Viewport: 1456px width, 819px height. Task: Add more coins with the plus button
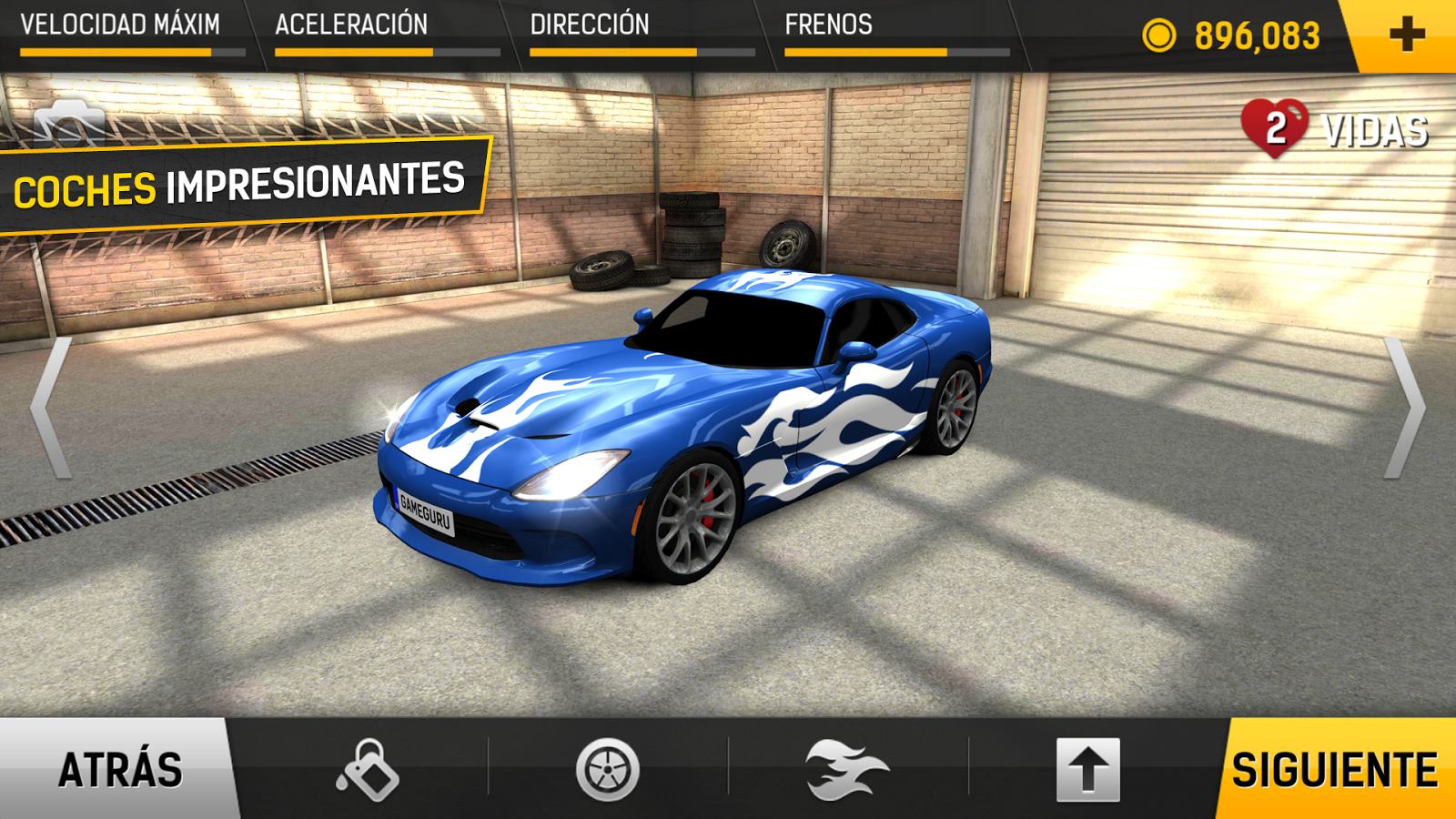(x=1406, y=35)
